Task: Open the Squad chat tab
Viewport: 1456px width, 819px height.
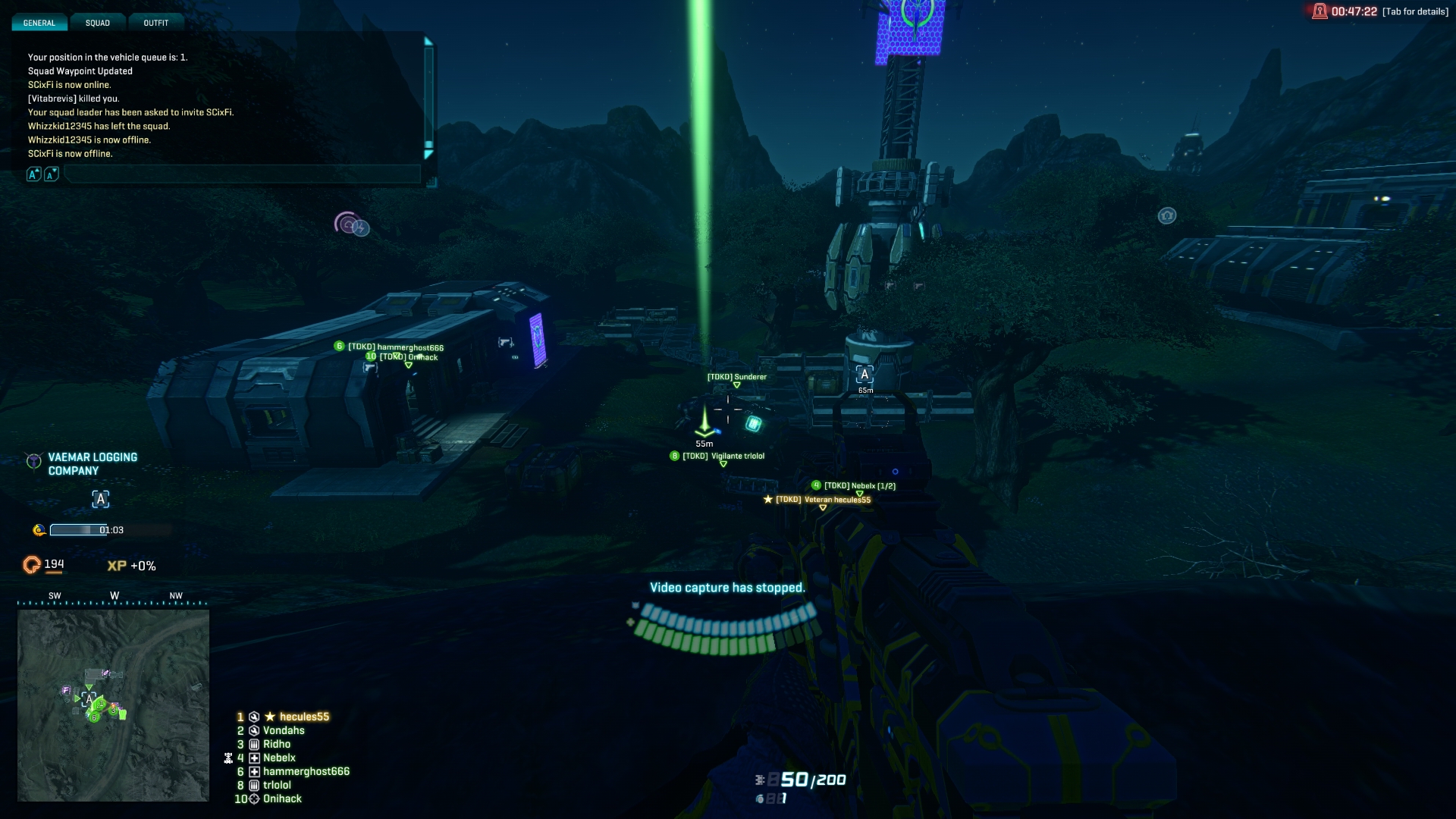Action: (98, 23)
